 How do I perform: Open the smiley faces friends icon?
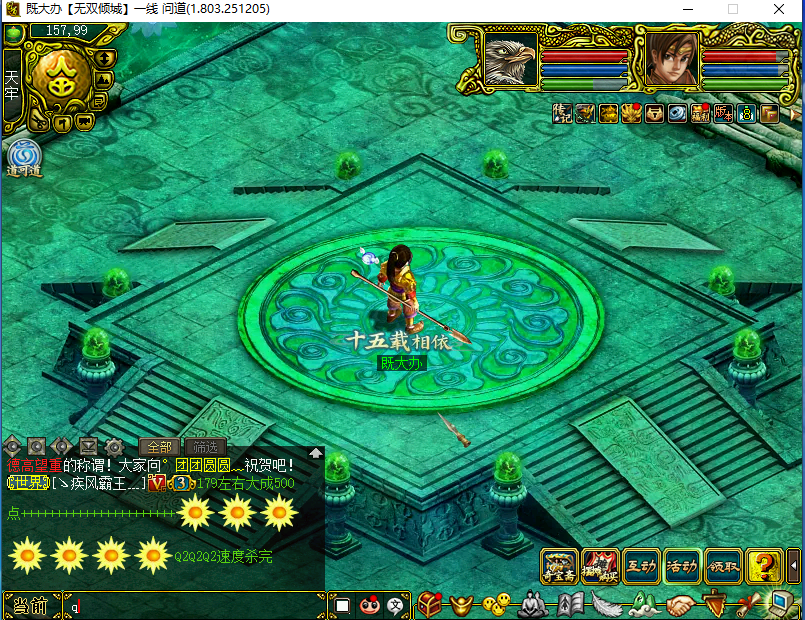[x=493, y=605]
